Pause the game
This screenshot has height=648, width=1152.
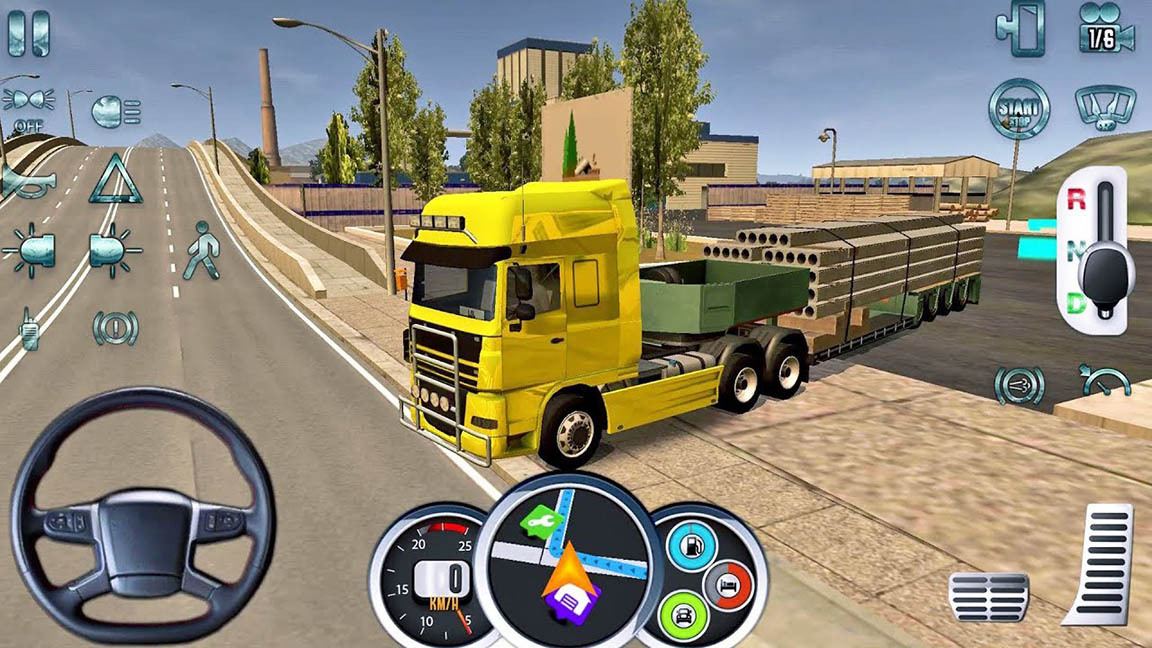[x=28, y=33]
